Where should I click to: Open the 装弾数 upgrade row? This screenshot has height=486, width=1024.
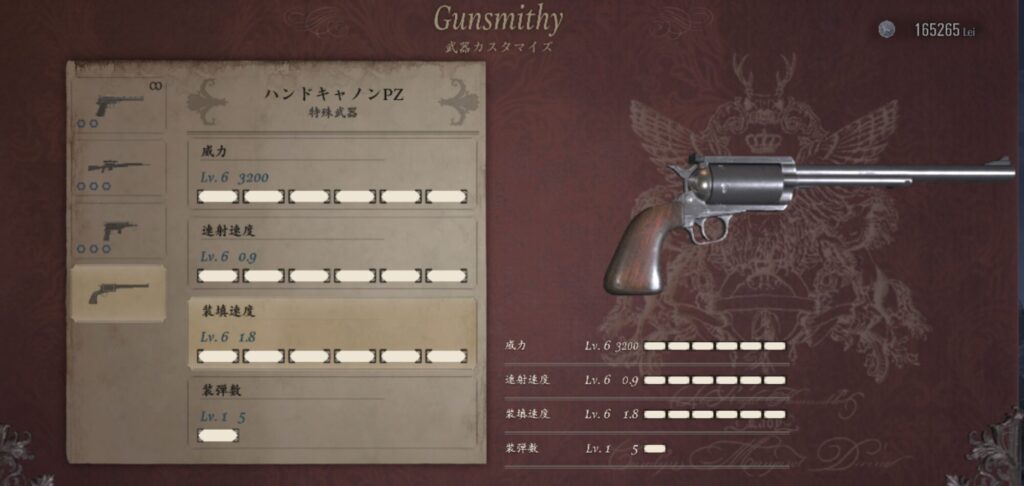(x=332, y=412)
